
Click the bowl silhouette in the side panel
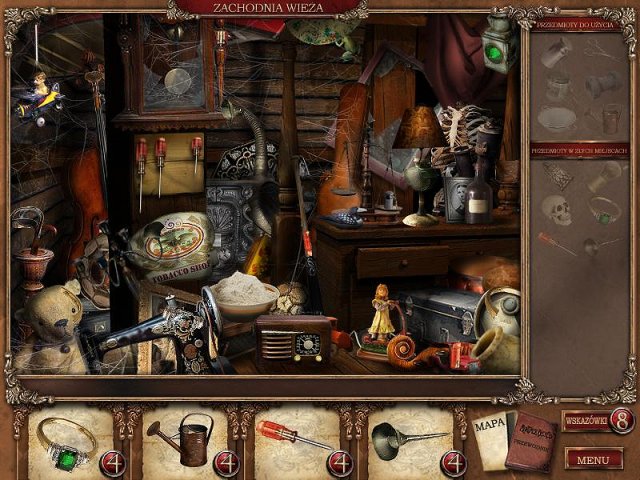pos(556,120)
